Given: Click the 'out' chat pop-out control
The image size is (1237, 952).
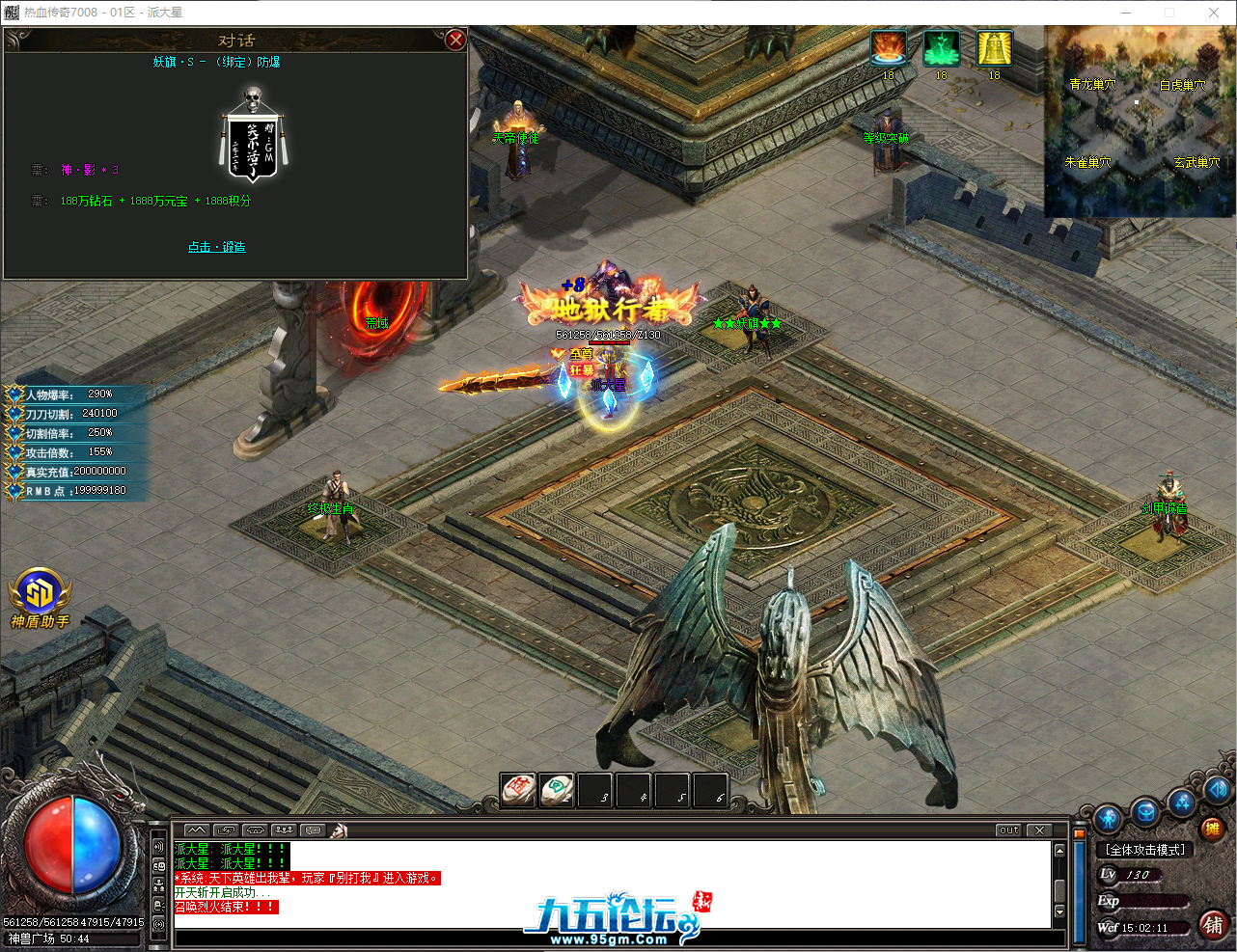Looking at the screenshot, I should [1007, 830].
